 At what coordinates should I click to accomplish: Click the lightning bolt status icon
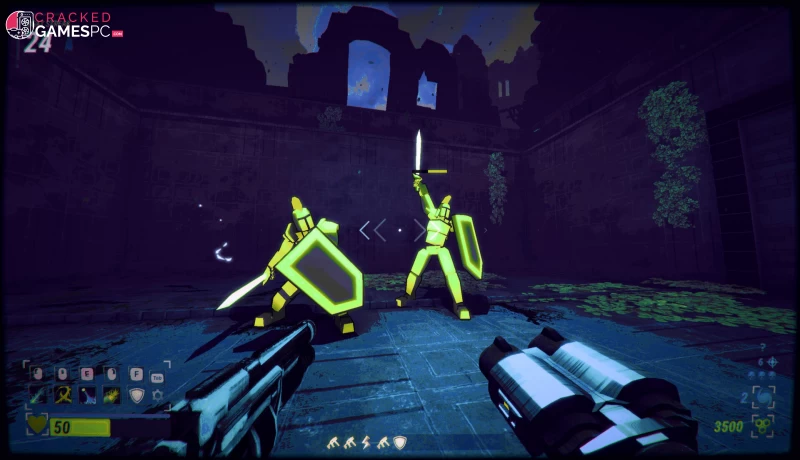pyautogui.click(x=364, y=442)
